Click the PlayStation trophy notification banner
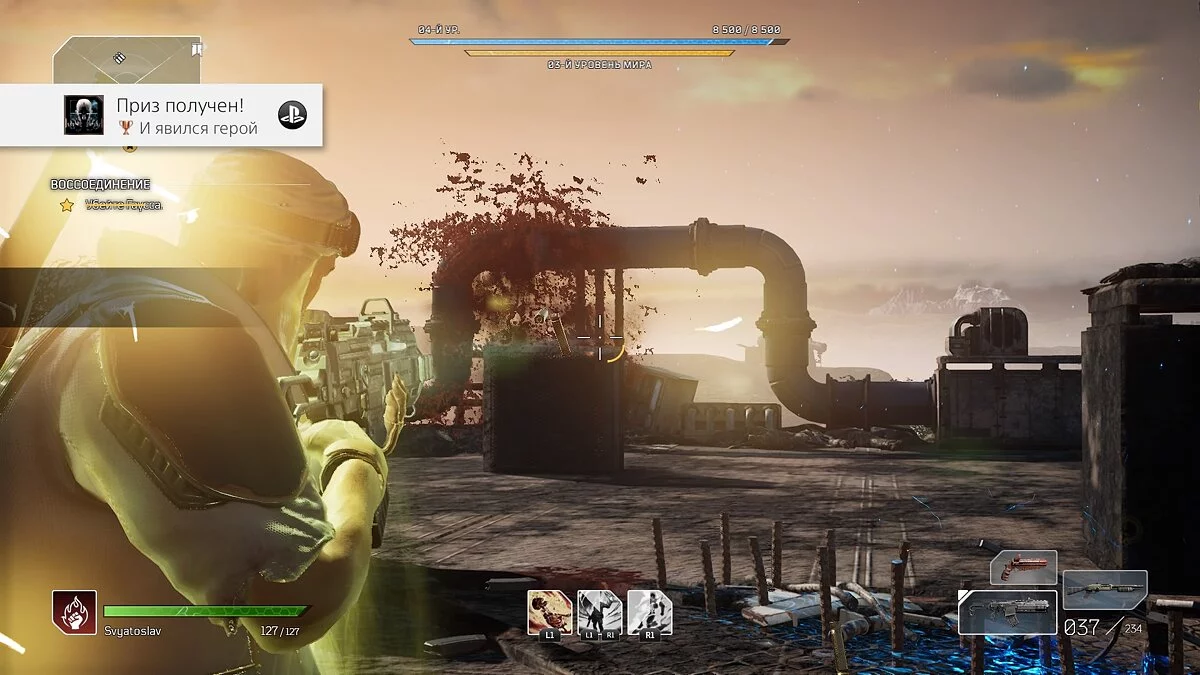The image size is (1200, 675). point(161,116)
